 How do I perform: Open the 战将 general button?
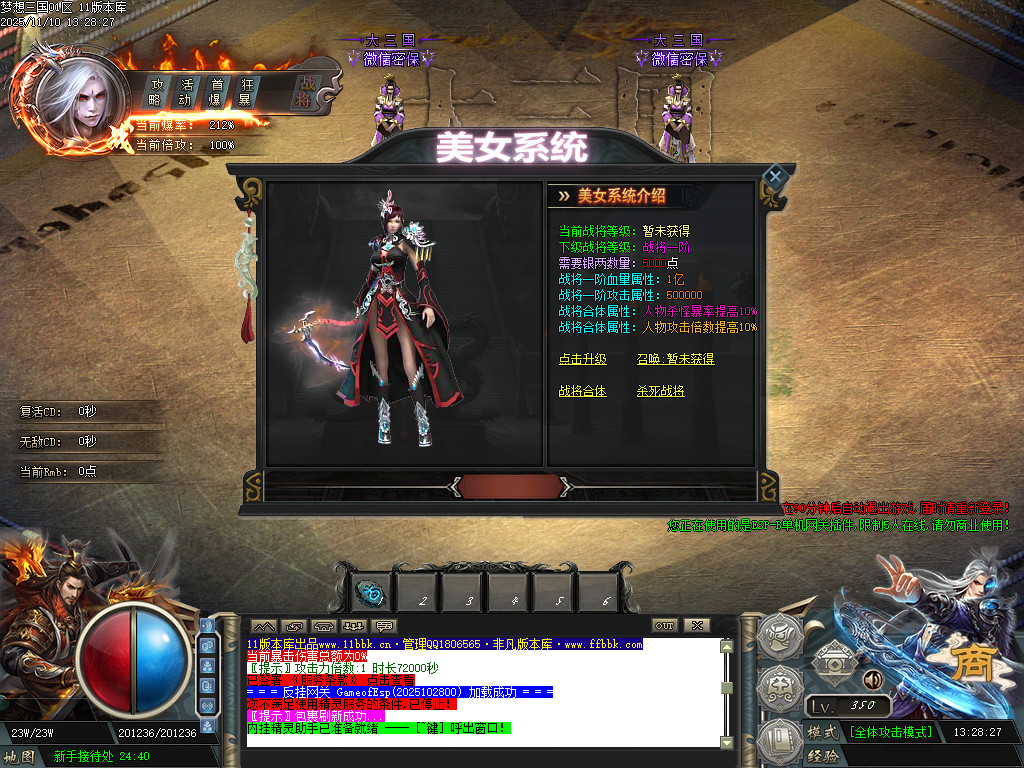[303, 92]
